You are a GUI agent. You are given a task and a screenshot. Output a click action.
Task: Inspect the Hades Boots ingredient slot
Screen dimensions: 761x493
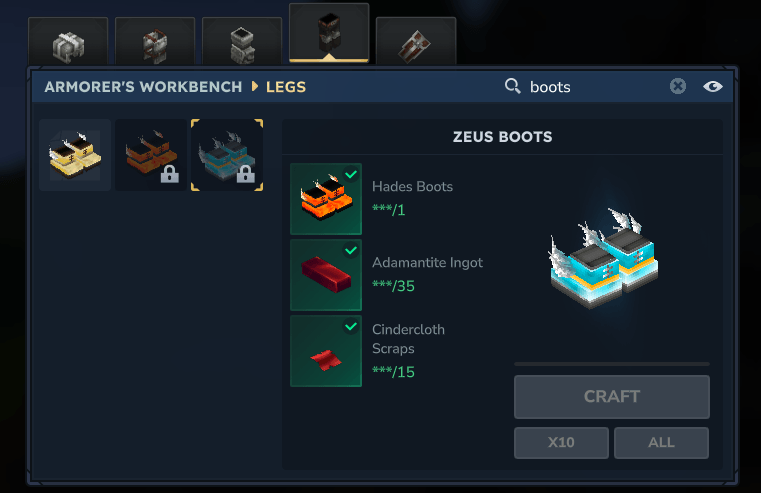coord(326,199)
